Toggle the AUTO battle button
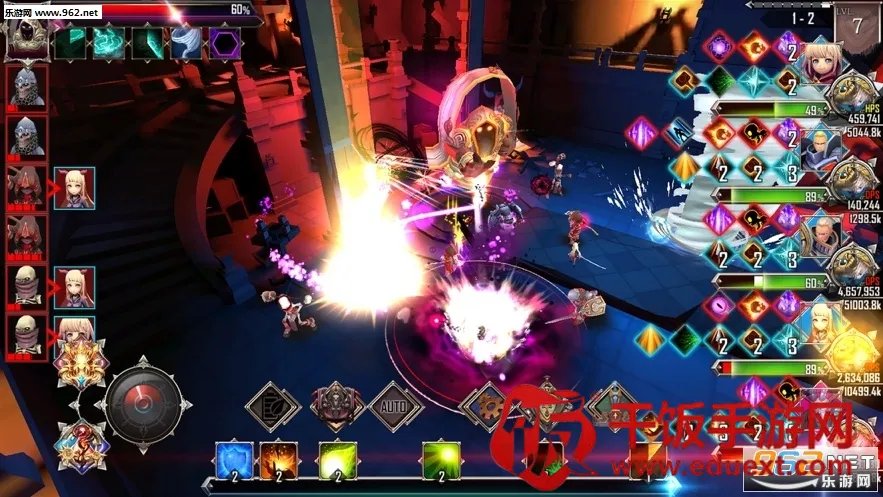This screenshot has width=883, height=497. pos(396,407)
